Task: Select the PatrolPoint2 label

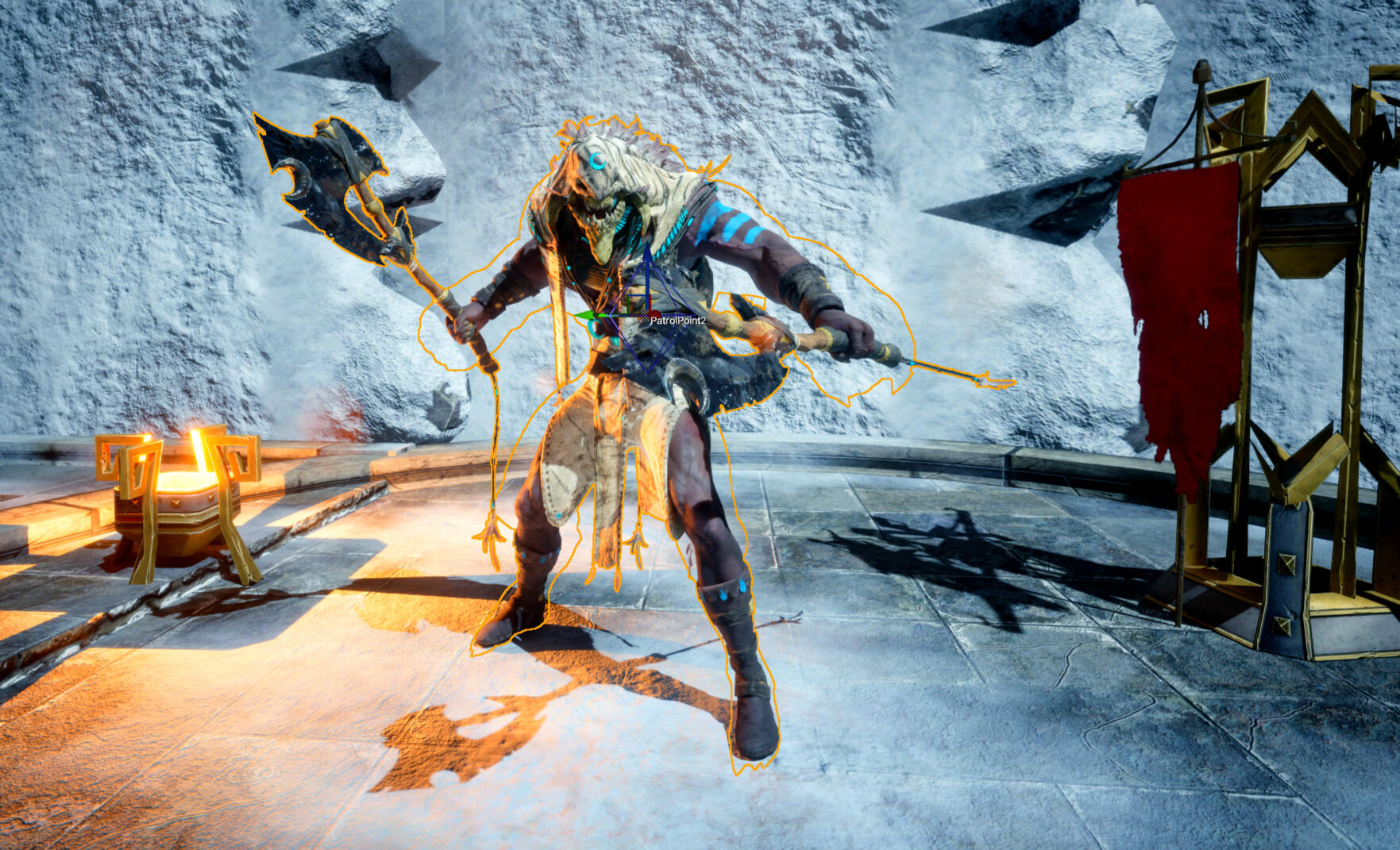Action: pyautogui.click(x=677, y=321)
